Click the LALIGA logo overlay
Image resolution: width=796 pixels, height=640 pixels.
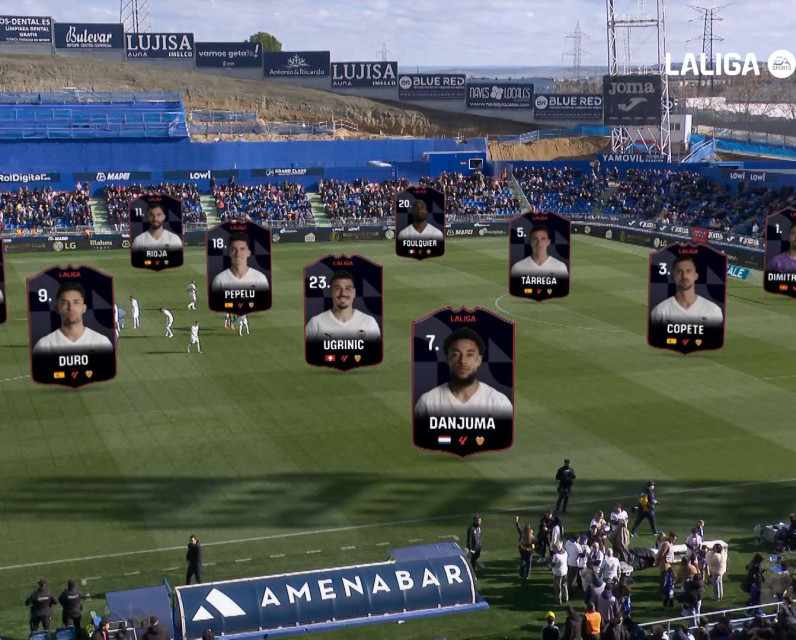[x=730, y=64]
